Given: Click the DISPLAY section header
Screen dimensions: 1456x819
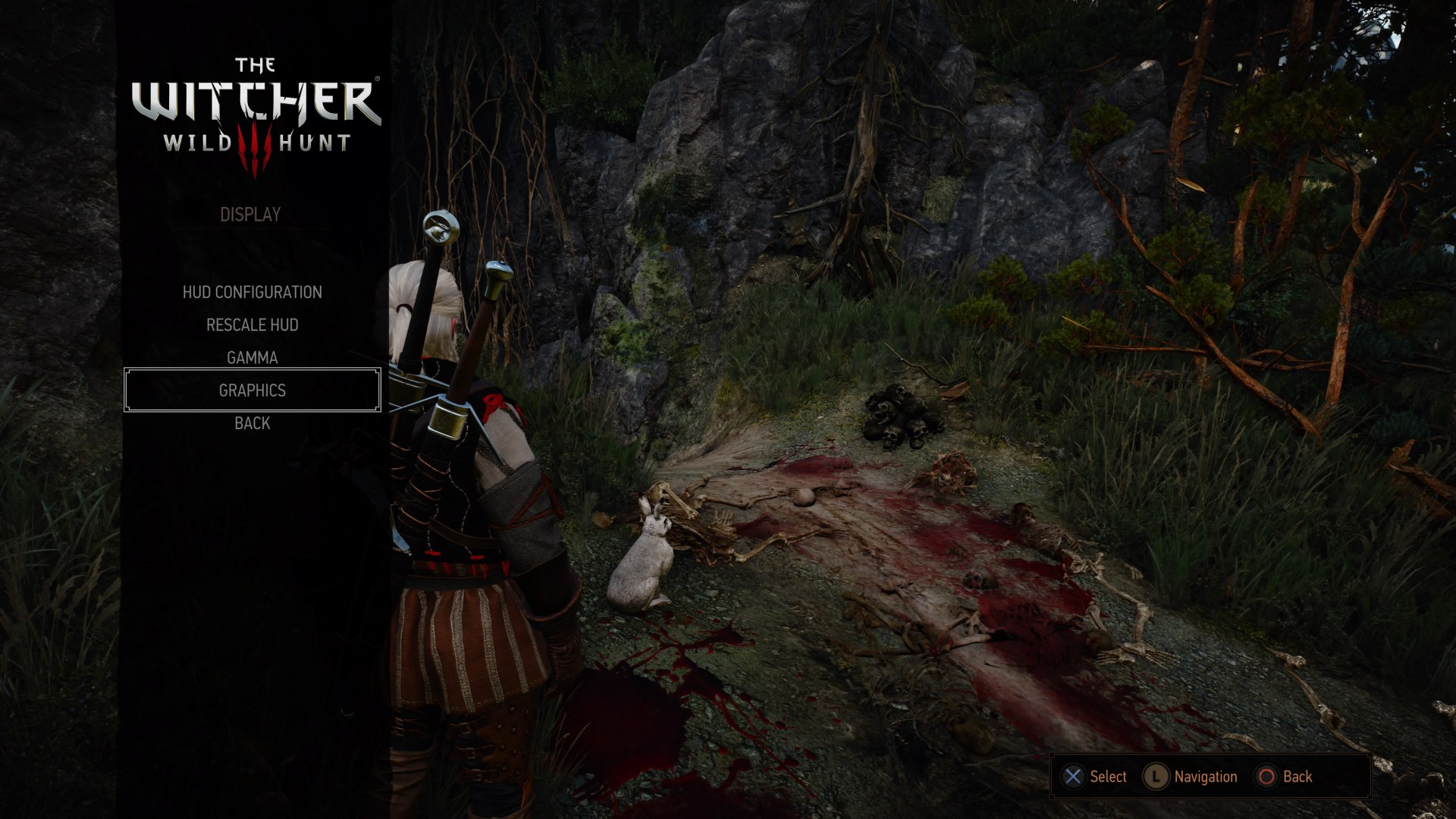Looking at the screenshot, I should pos(249,214).
